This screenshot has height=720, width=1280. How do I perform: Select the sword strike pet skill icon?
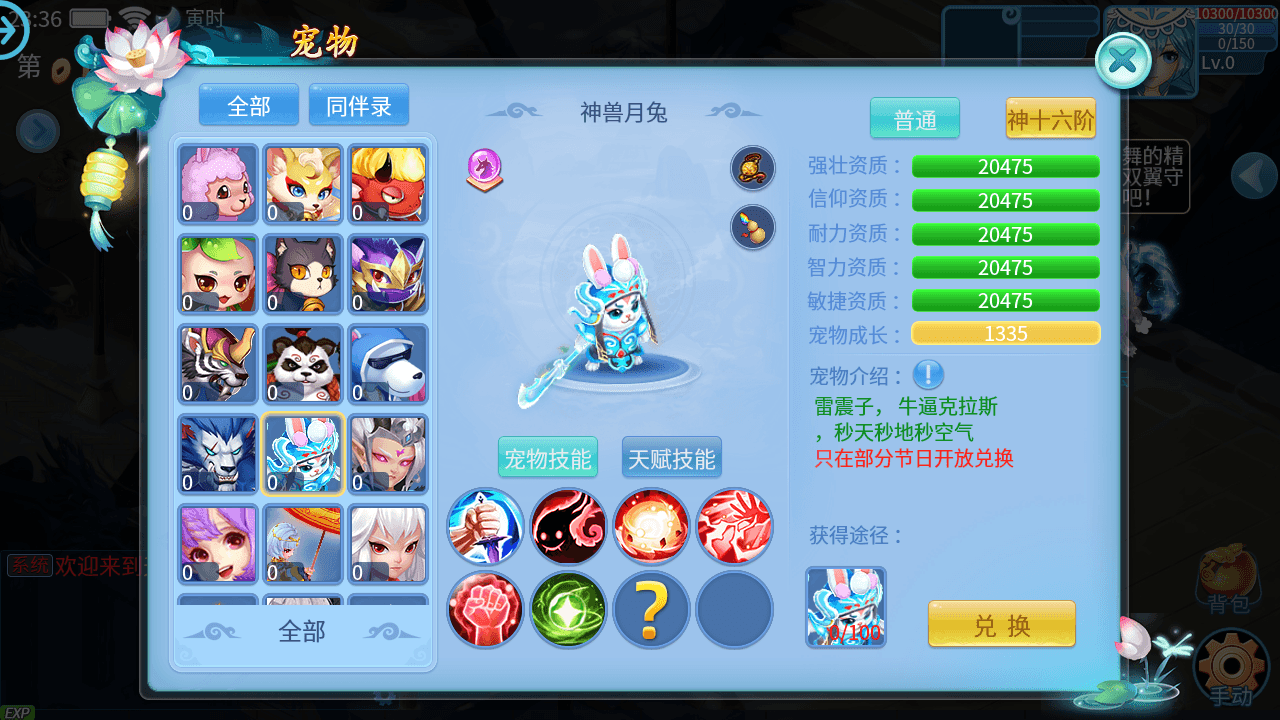coord(485,527)
